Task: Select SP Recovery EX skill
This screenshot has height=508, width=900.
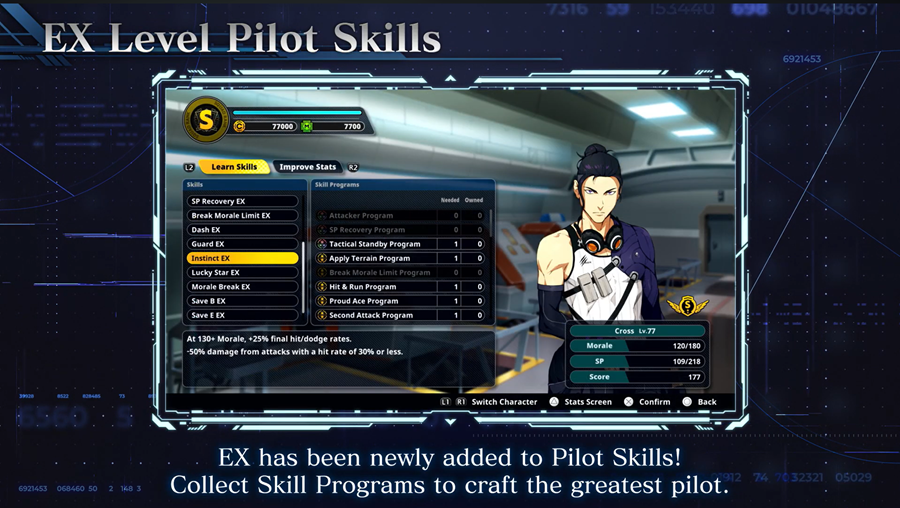Action: tap(243, 201)
